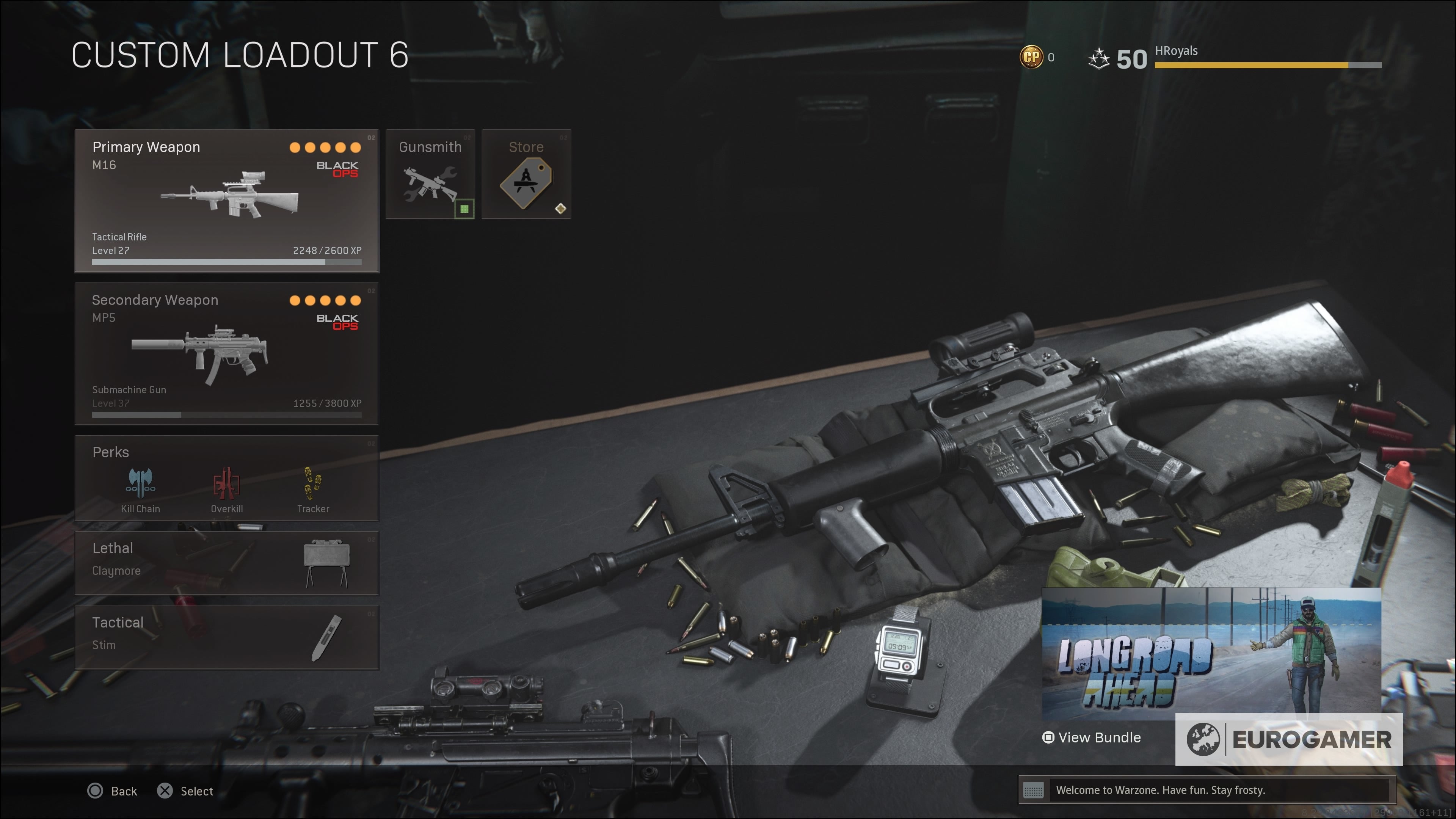Image resolution: width=1456 pixels, height=819 pixels.
Task: Click the HRoyals player name
Action: tap(1176, 50)
